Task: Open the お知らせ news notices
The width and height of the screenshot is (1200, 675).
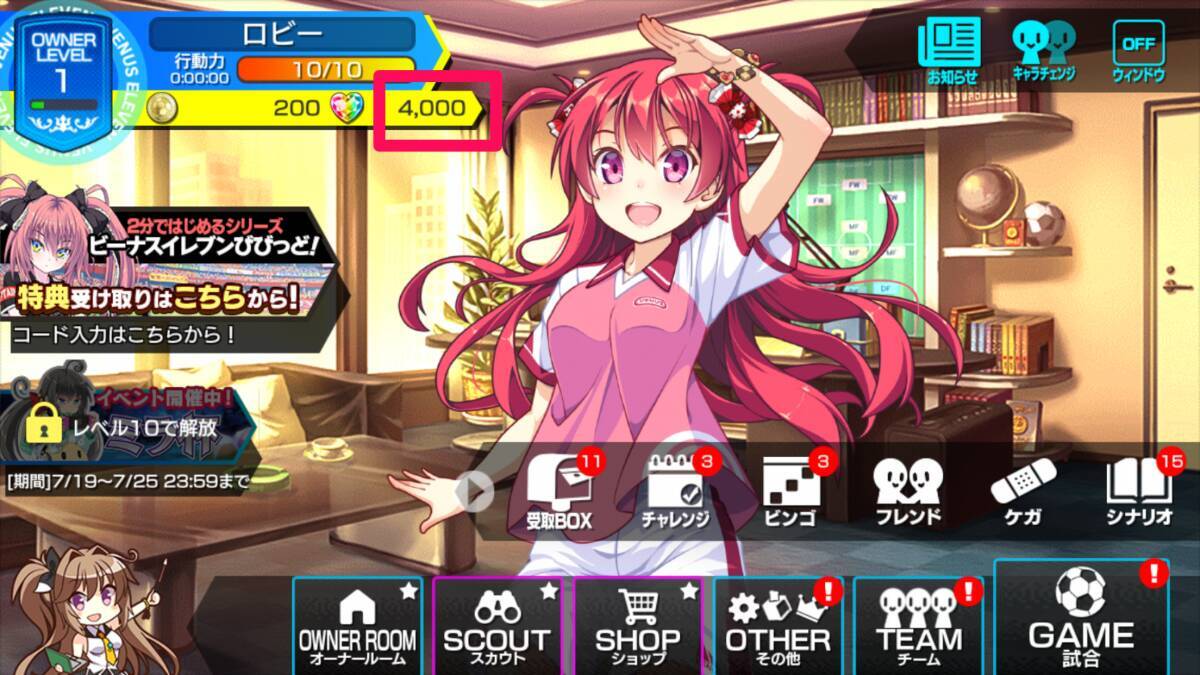Action: [x=949, y=48]
